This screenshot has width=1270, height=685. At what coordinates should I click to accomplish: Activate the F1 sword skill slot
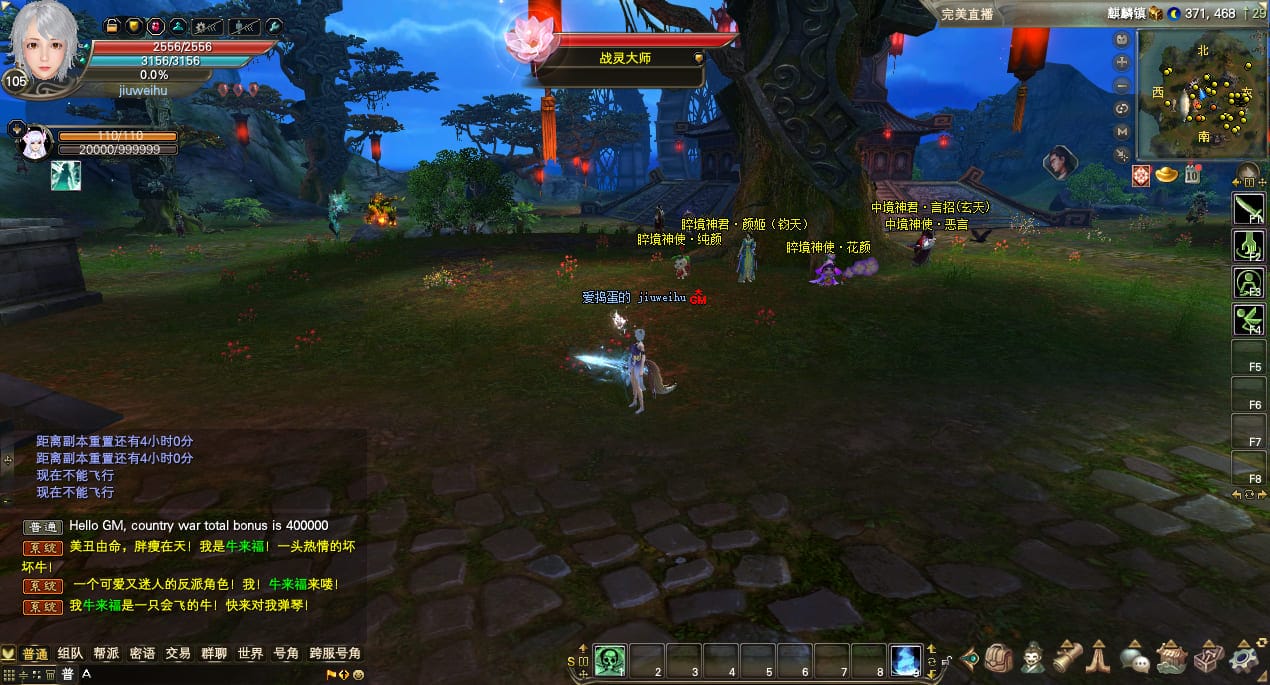coord(1248,208)
